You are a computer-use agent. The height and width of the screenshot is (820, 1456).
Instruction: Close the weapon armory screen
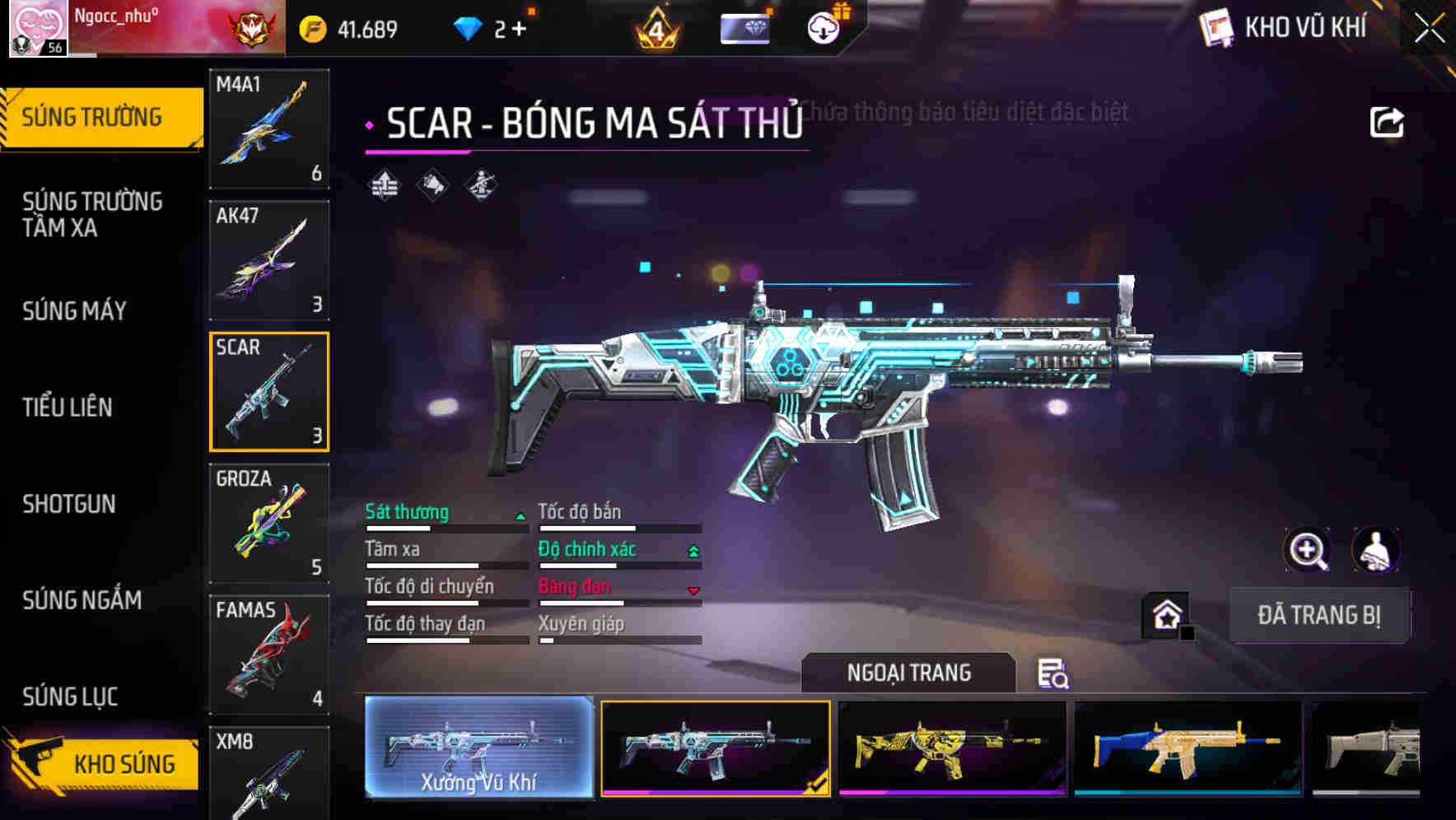[x=1429, y=29]
